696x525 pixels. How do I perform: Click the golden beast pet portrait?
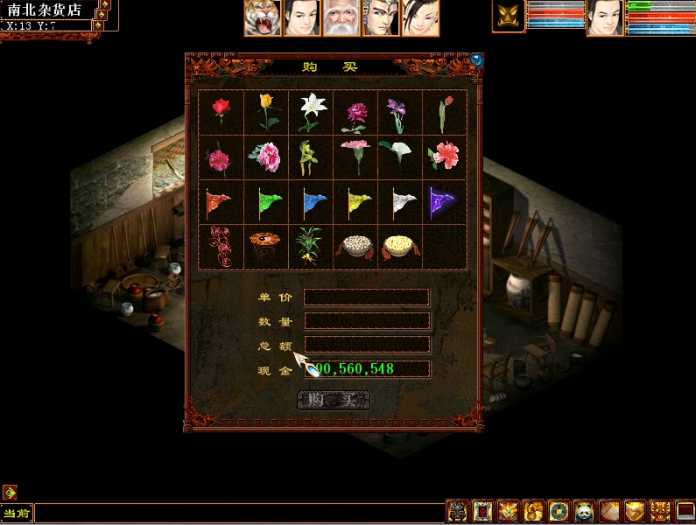(x=507, y=17)
